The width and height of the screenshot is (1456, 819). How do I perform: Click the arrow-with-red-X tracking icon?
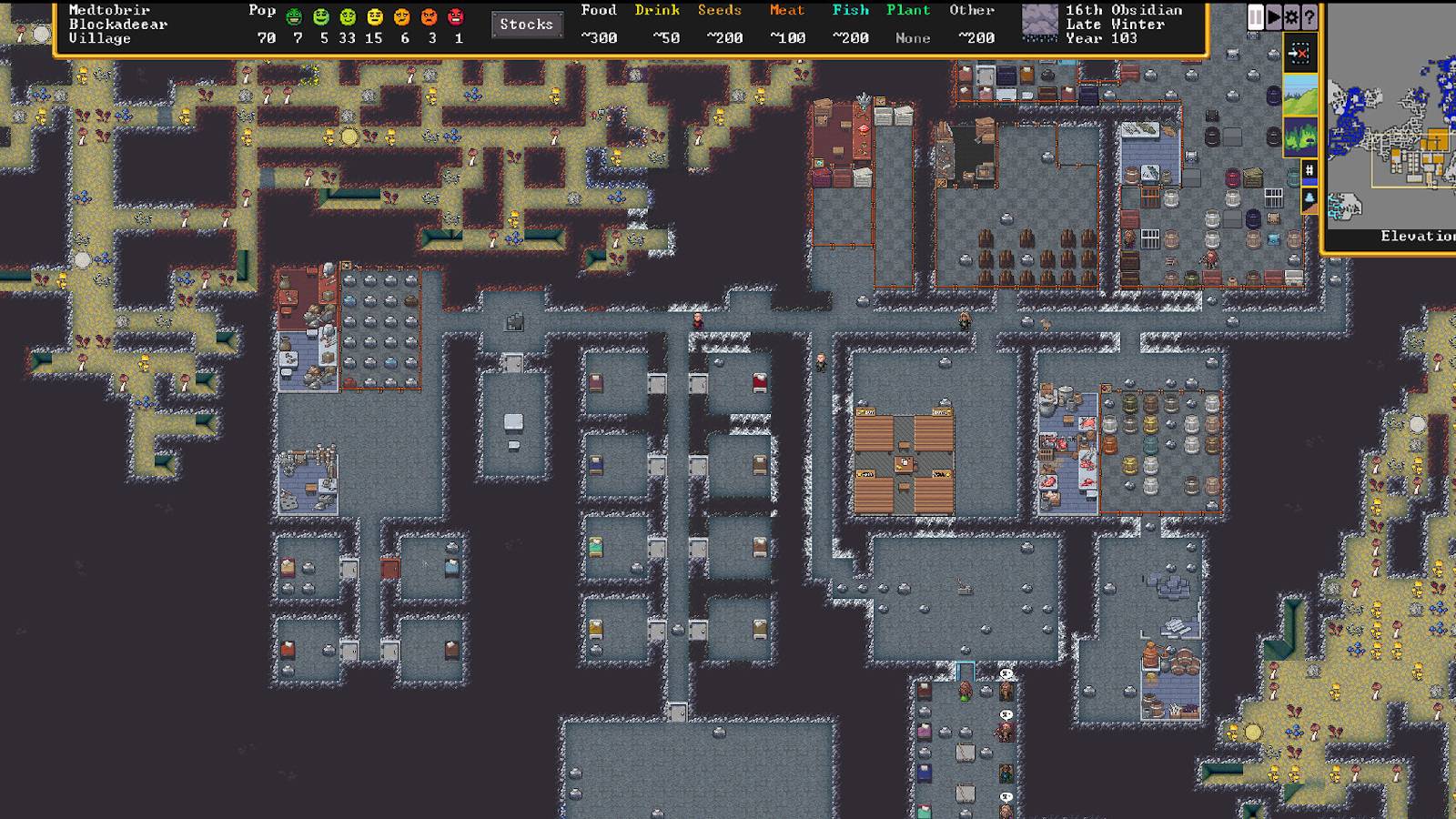pyautogui.click(x=1301, y=53)
